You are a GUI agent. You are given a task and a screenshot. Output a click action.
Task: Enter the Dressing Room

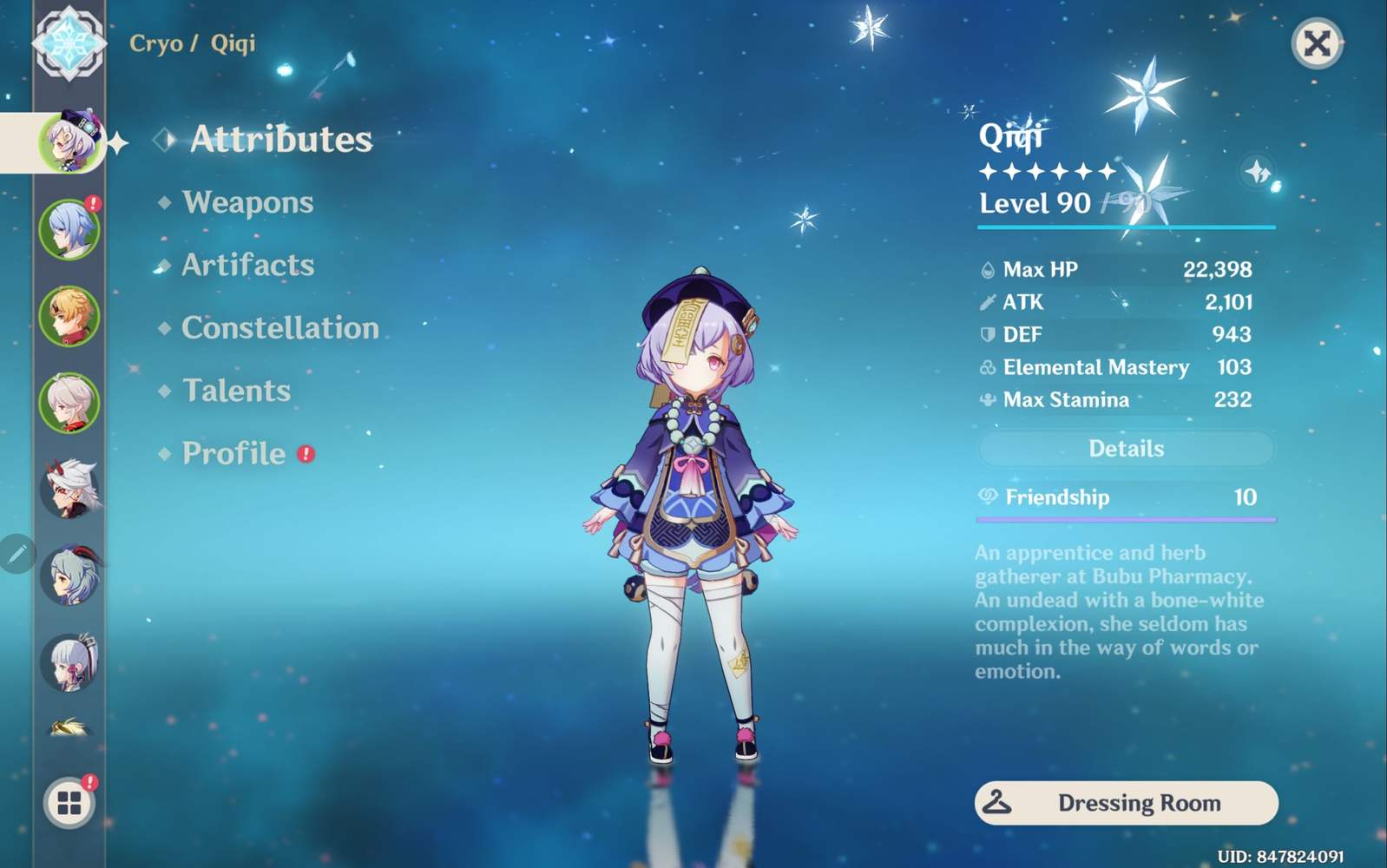[x=1126, y=803]
